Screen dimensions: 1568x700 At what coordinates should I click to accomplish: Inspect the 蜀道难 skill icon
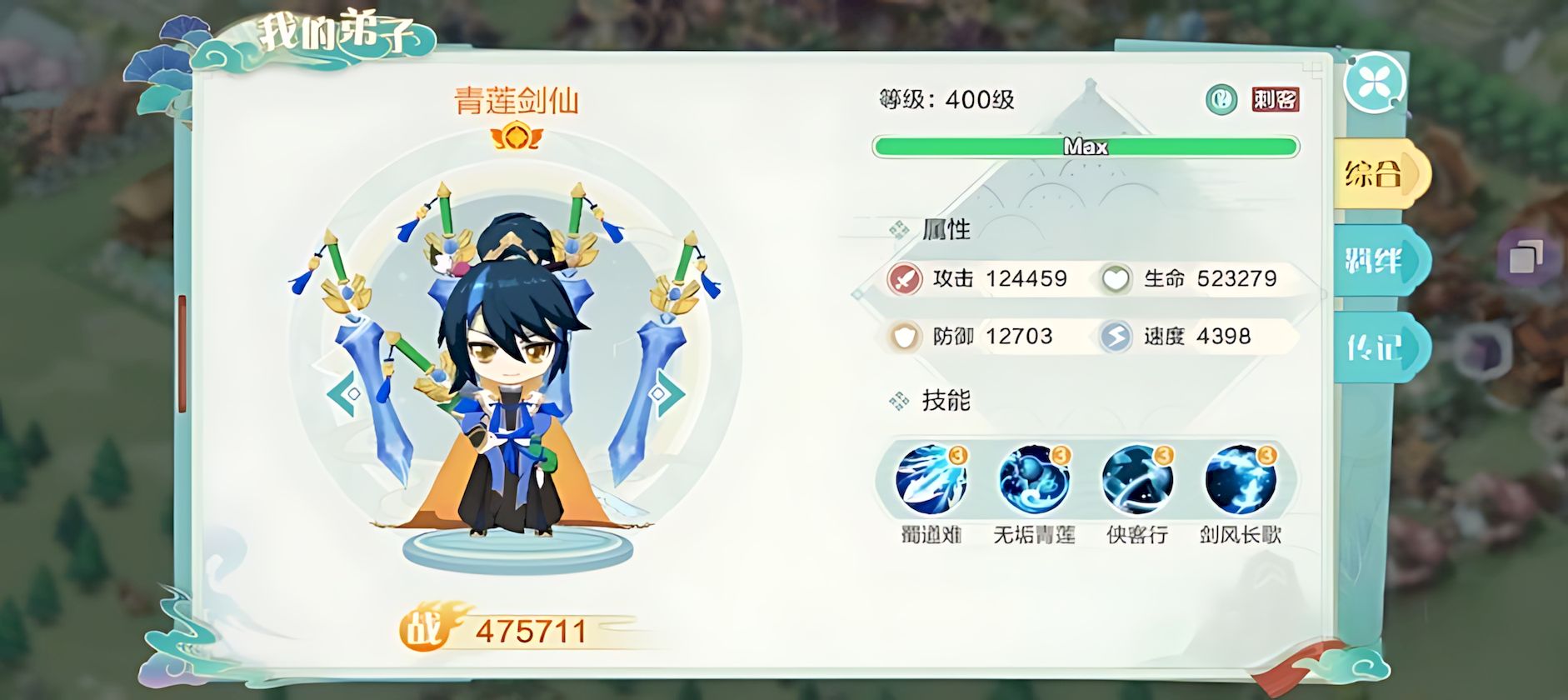pos(931,479)
